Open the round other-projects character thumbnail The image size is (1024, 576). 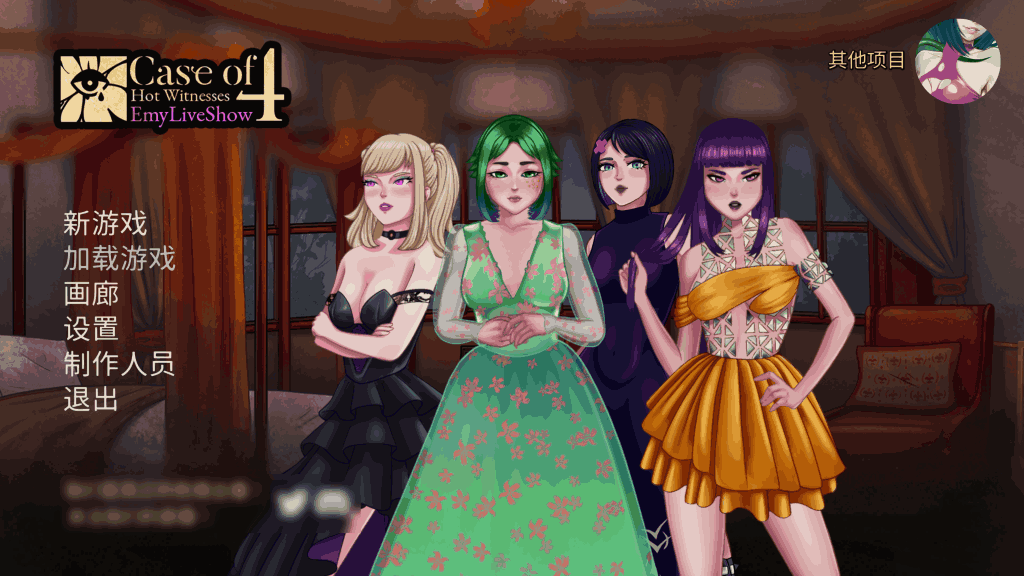(958, 61)
